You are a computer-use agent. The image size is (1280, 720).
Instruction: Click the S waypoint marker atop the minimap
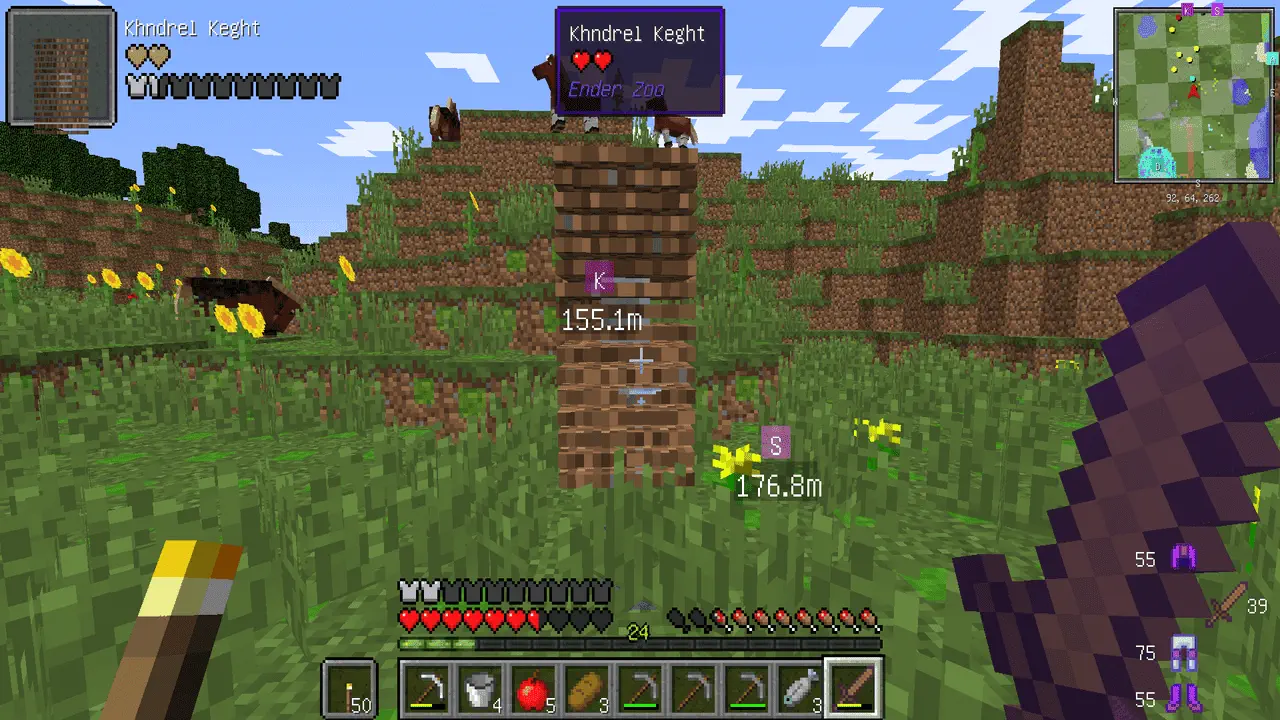(1217, 9)
